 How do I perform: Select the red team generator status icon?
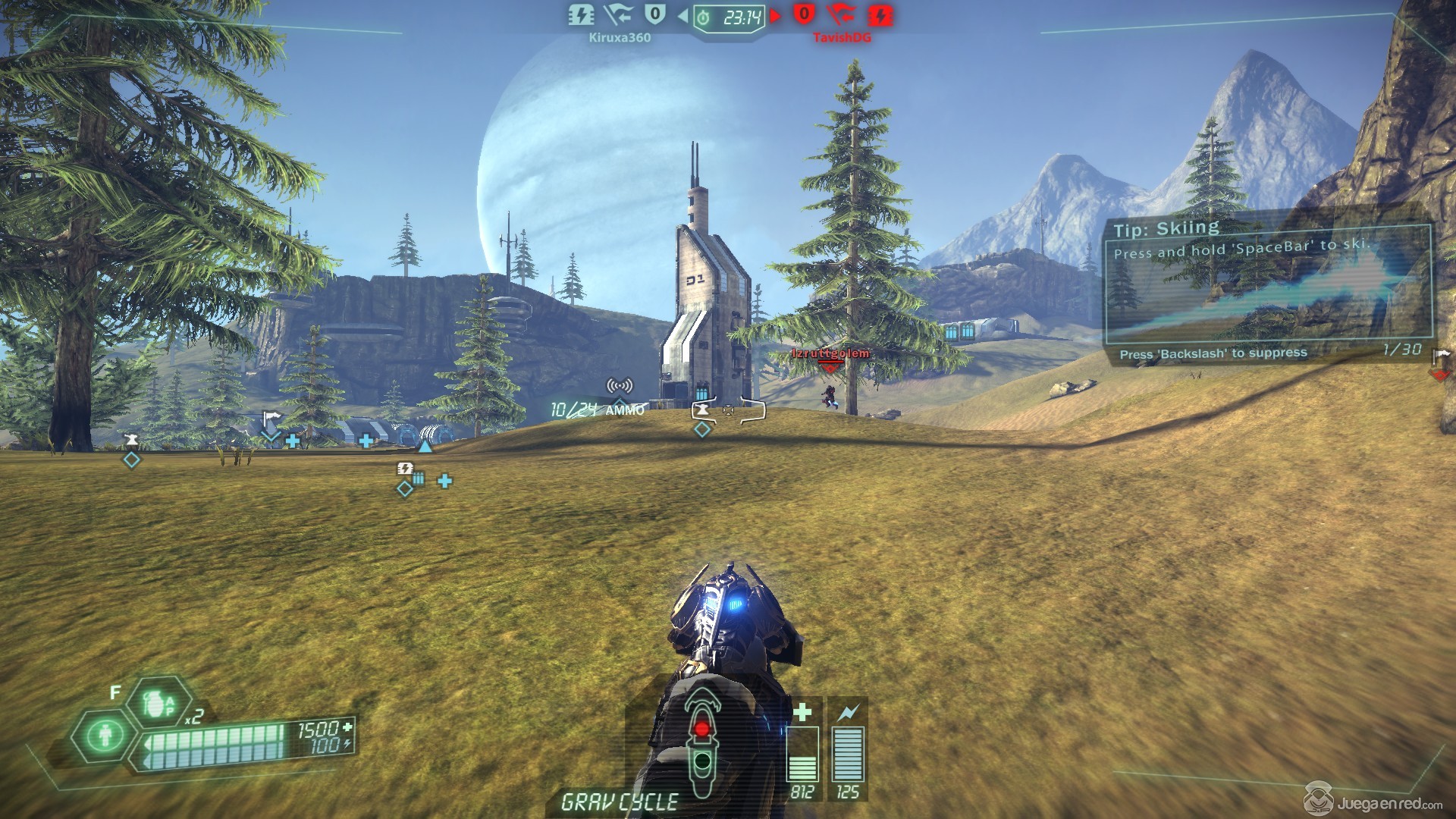pos(880,14)
